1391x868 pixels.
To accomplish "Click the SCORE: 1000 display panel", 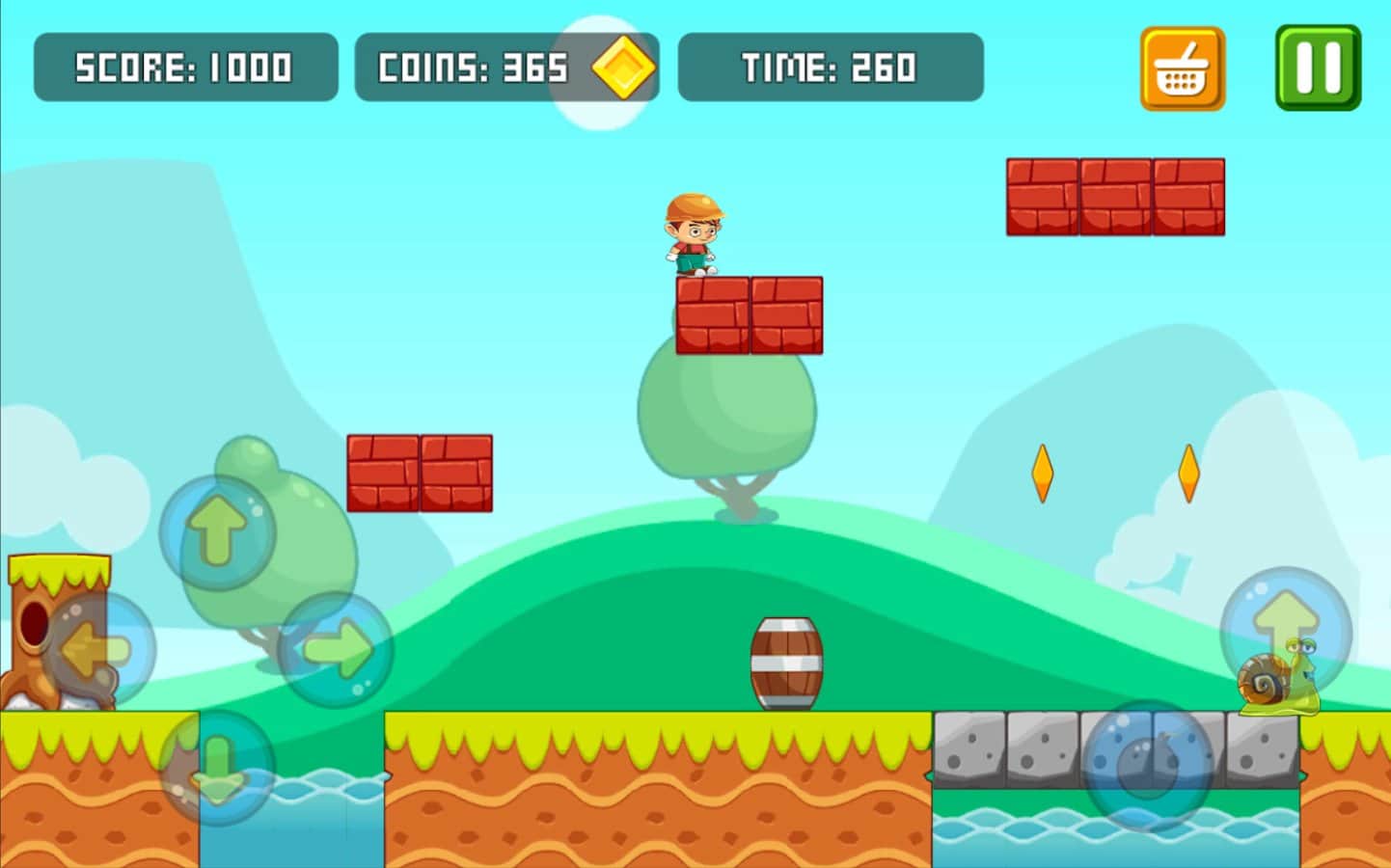I will tap(185, 68).
